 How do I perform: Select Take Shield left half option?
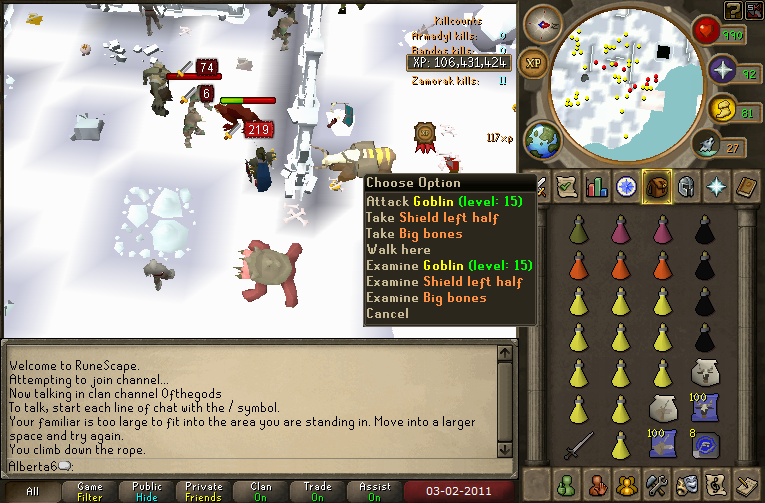point(429,217)
